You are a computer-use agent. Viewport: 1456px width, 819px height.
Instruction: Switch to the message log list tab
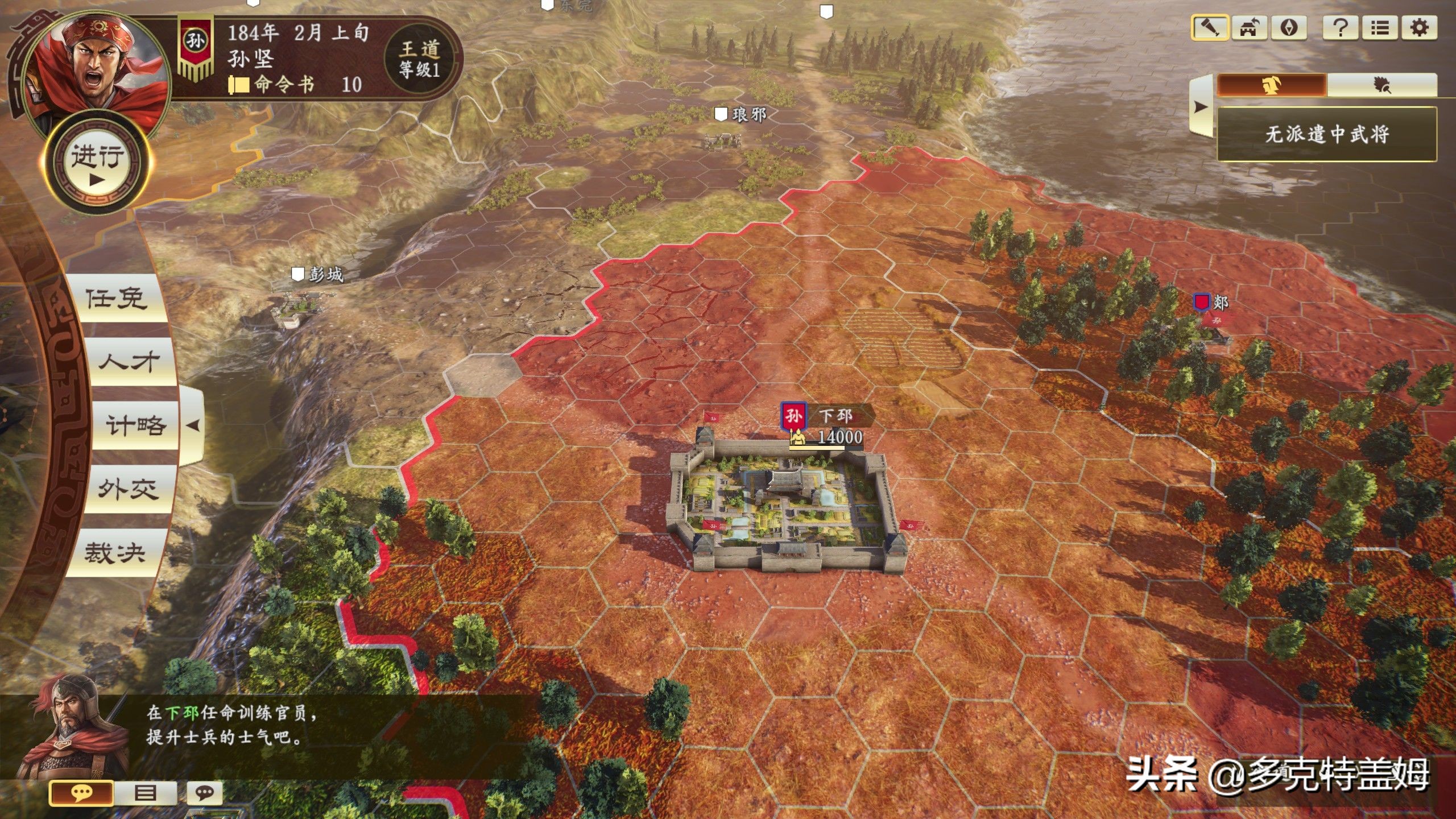(x=146, y=793)
